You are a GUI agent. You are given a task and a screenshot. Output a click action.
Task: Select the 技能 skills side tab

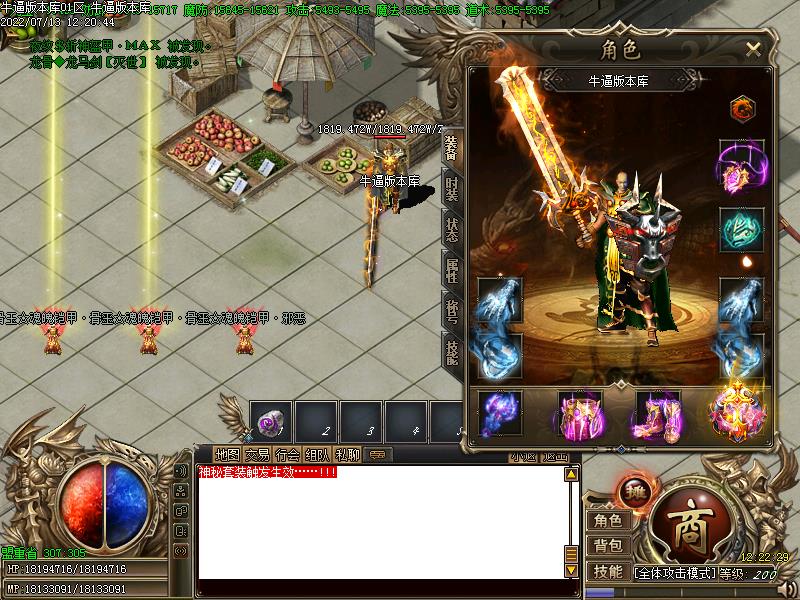452,350
